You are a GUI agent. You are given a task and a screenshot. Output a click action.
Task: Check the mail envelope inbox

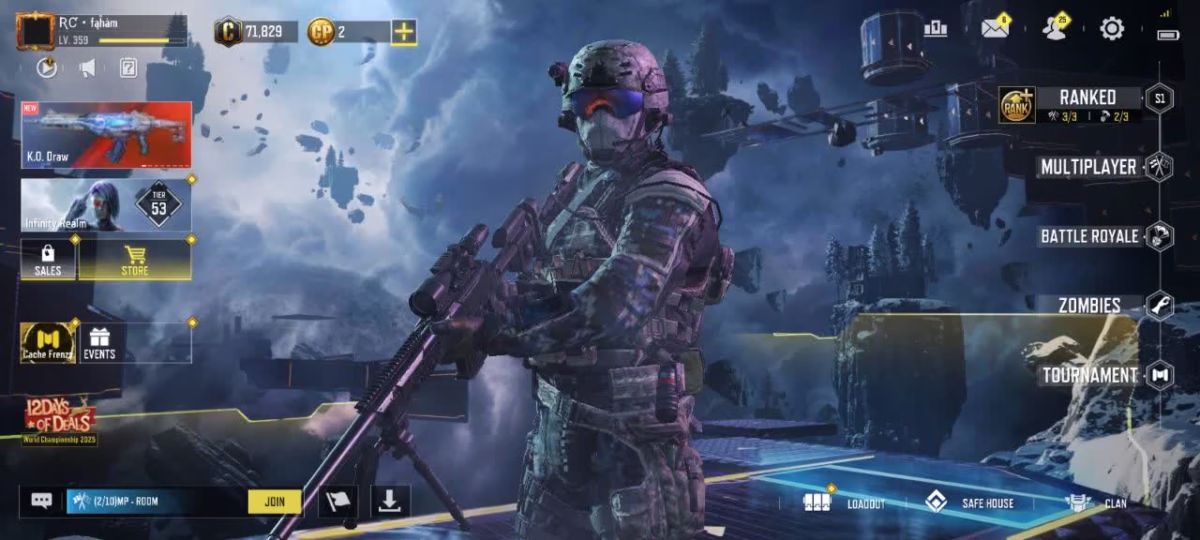995,29
